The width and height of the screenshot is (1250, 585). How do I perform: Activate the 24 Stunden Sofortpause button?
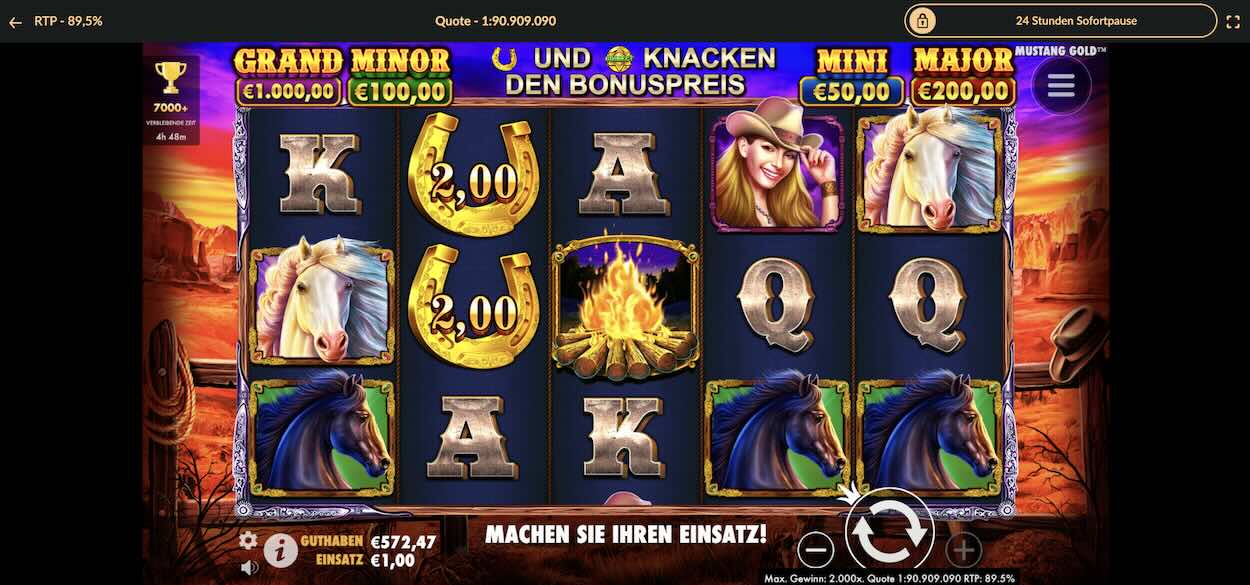1060,20
